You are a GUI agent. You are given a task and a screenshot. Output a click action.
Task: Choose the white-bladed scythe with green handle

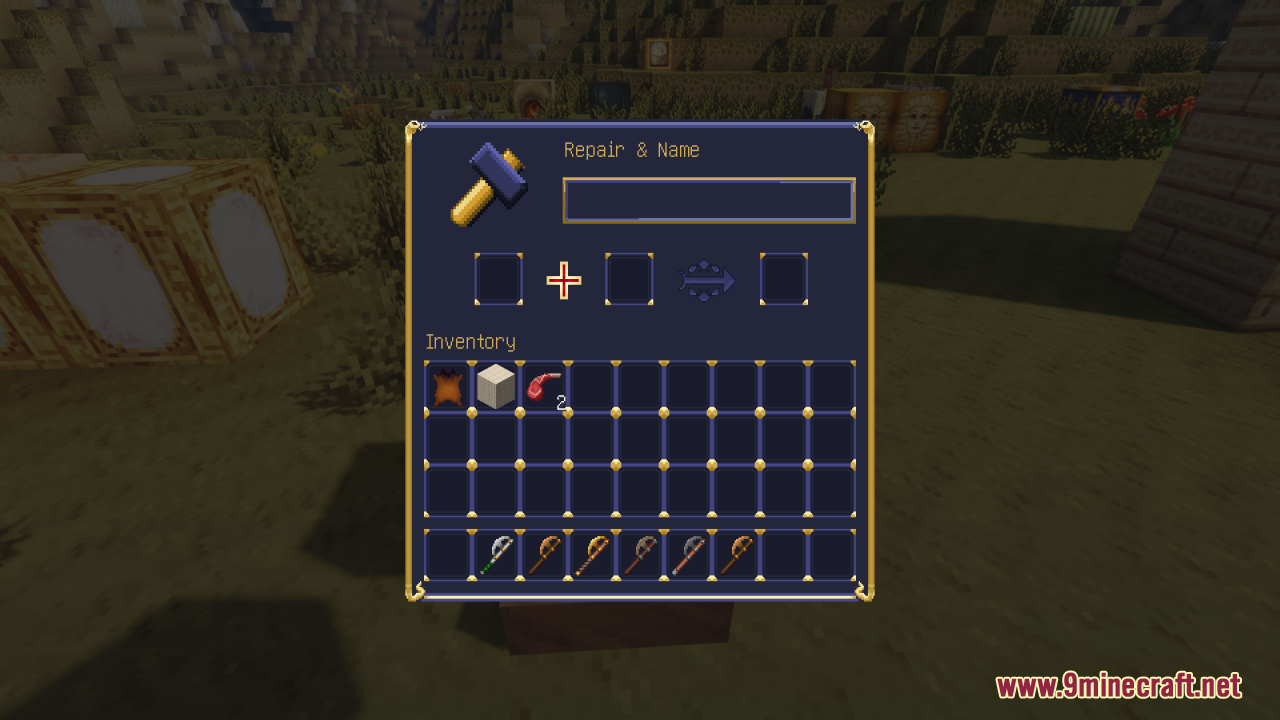495,555
